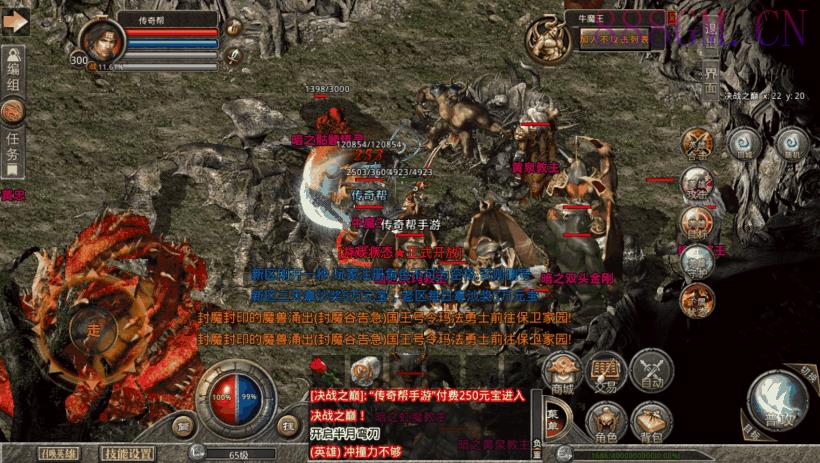The height and width of the screenshot is (463, 820).
Task: Click the 摆 stall button
Action: pyautogui.click(x=184, y=425)
